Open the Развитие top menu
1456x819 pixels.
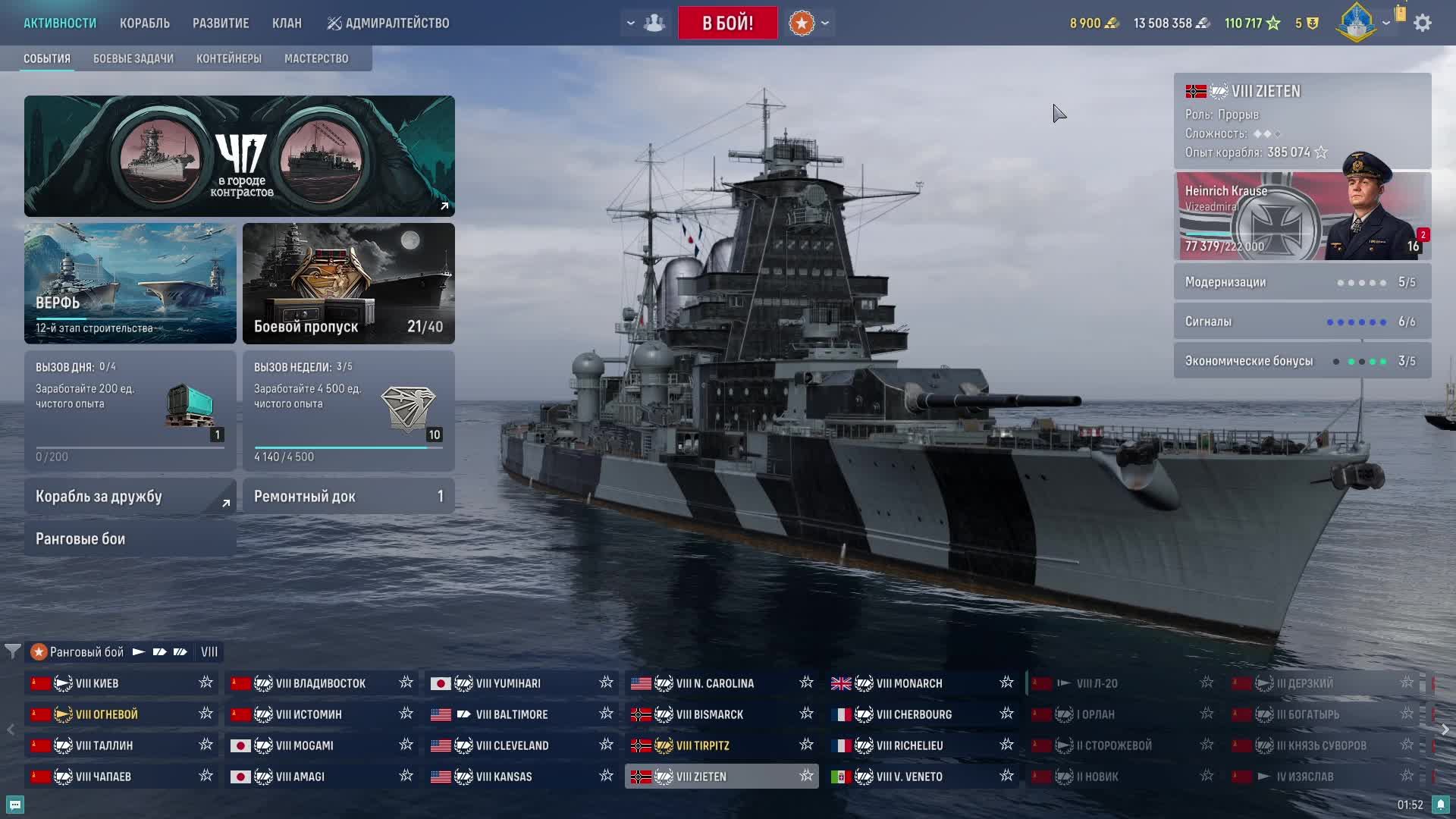tap(221, 23)
